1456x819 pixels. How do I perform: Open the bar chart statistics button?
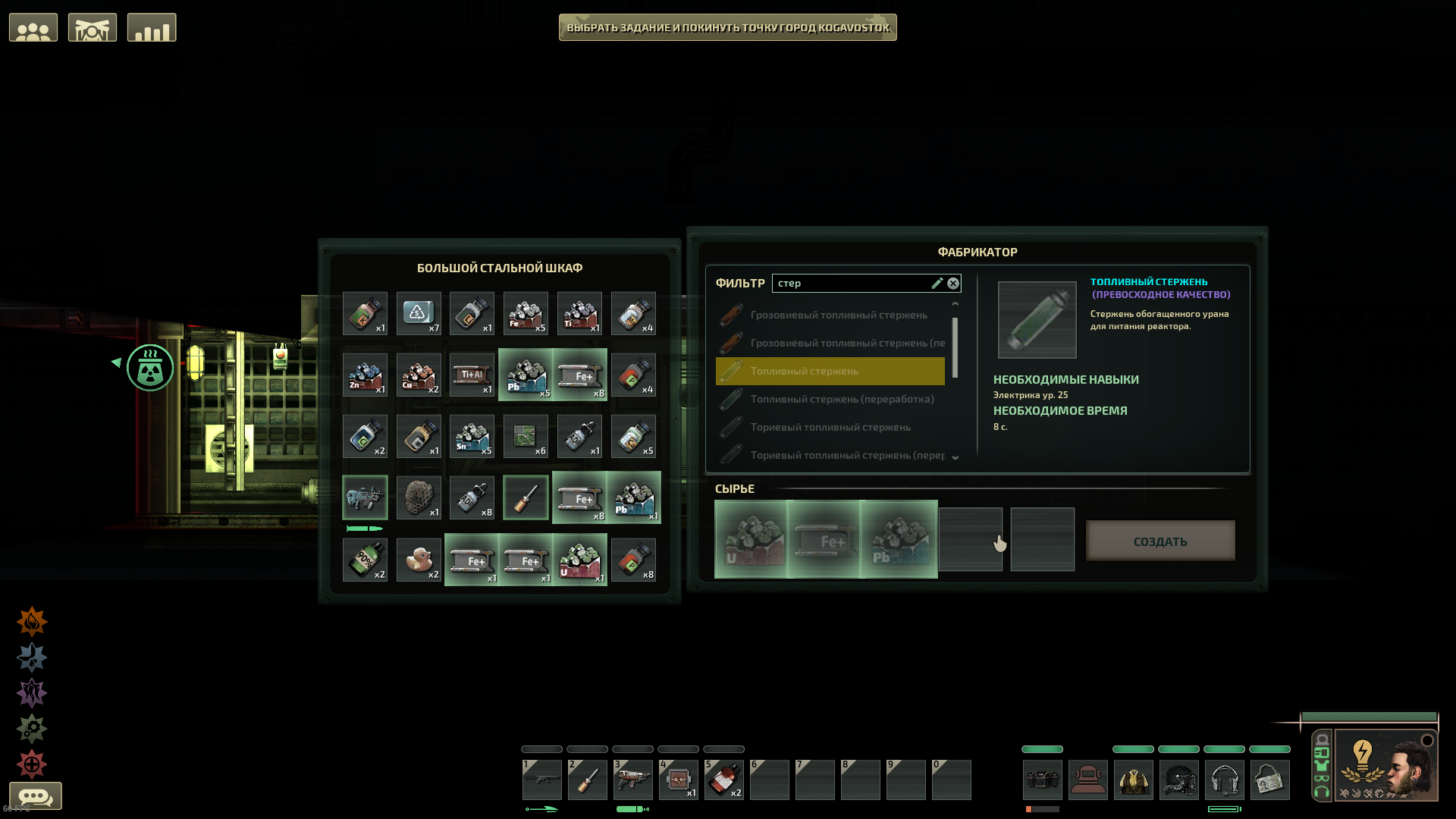tap(152, 28)
